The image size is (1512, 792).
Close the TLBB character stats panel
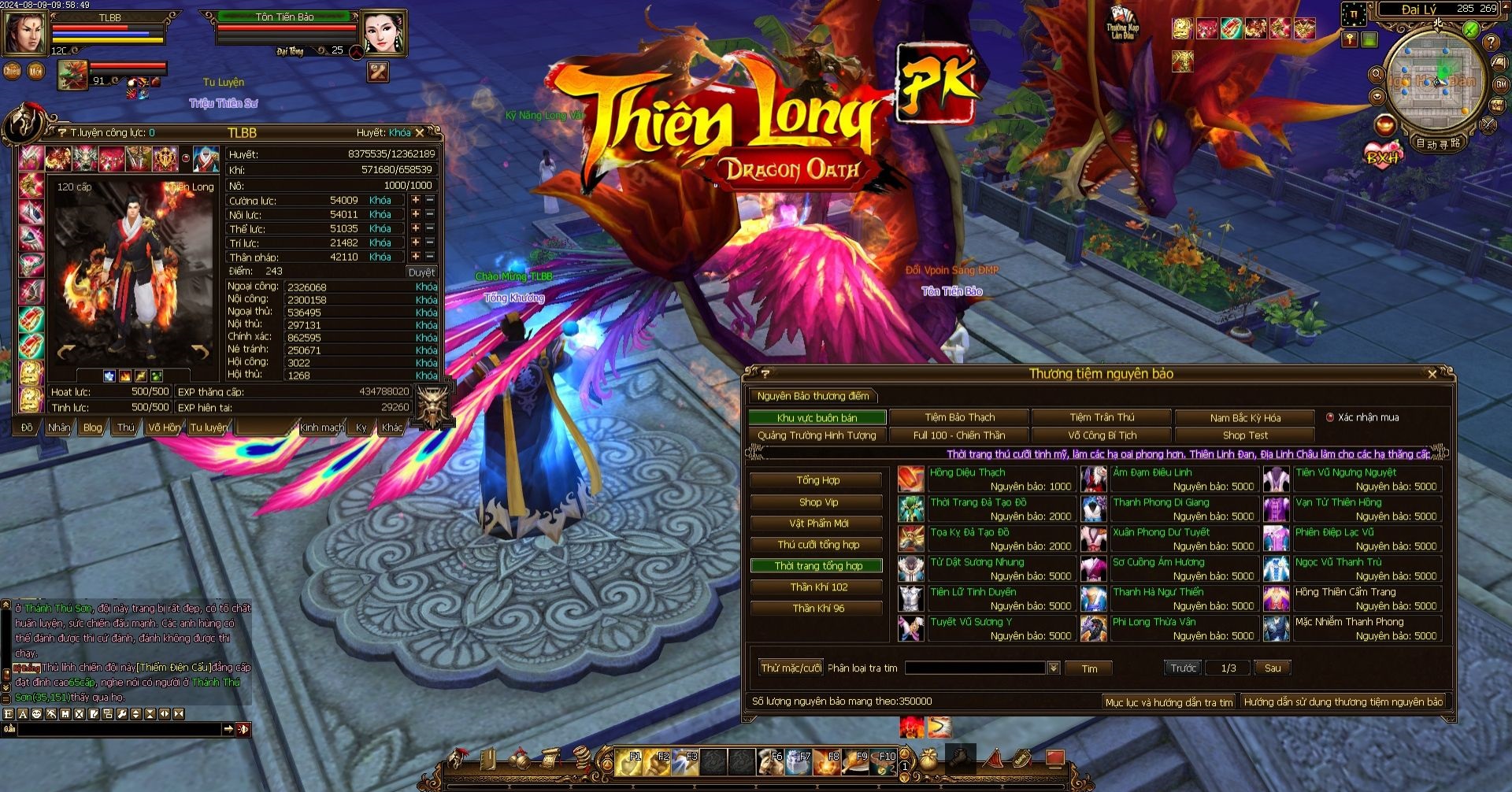pyautogui.click(x=420, y=133)
